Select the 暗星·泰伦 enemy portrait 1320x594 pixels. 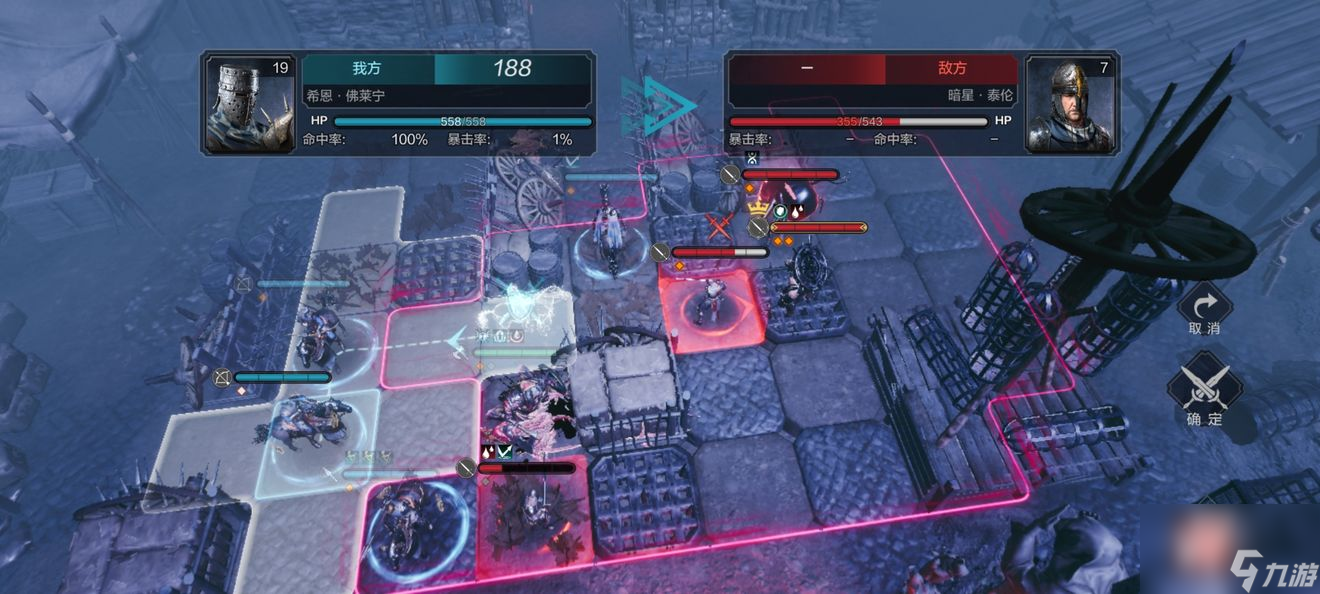[x=1071, y=104]
